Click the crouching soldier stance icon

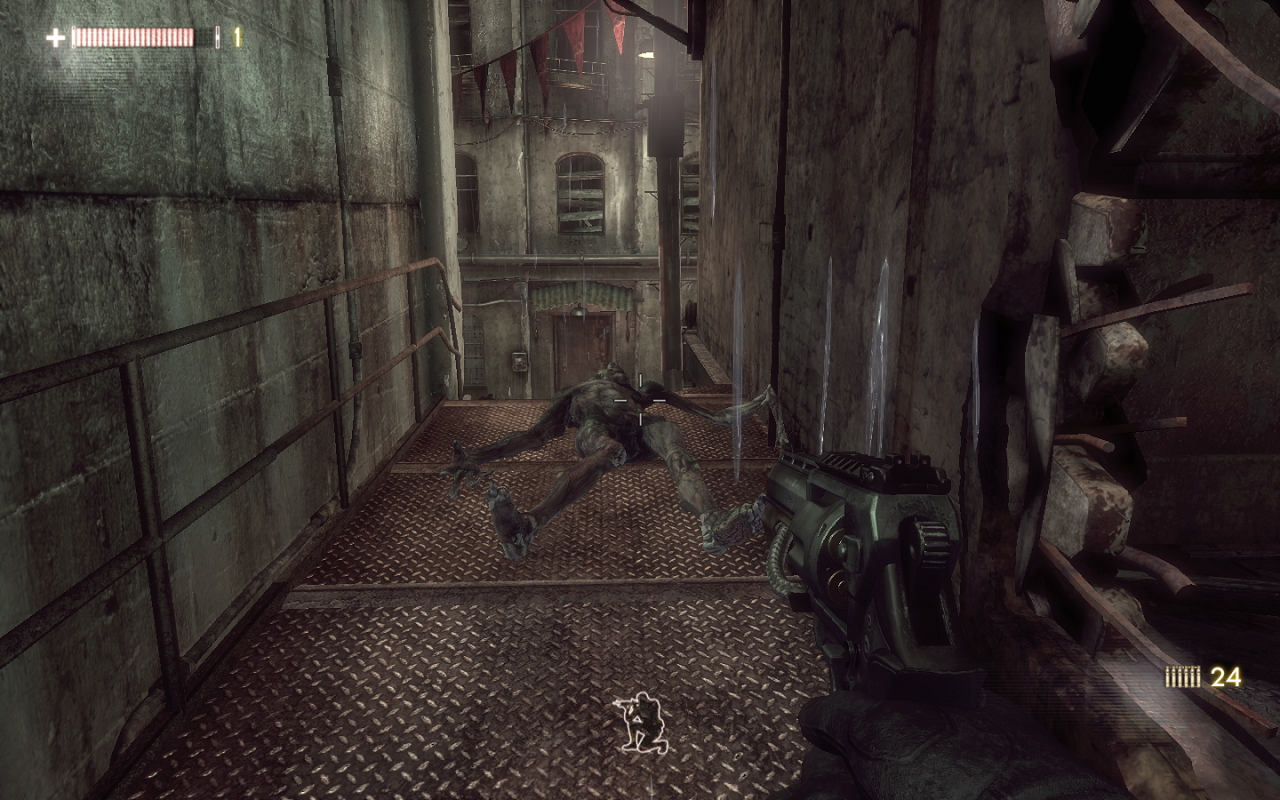click(640, 722)
